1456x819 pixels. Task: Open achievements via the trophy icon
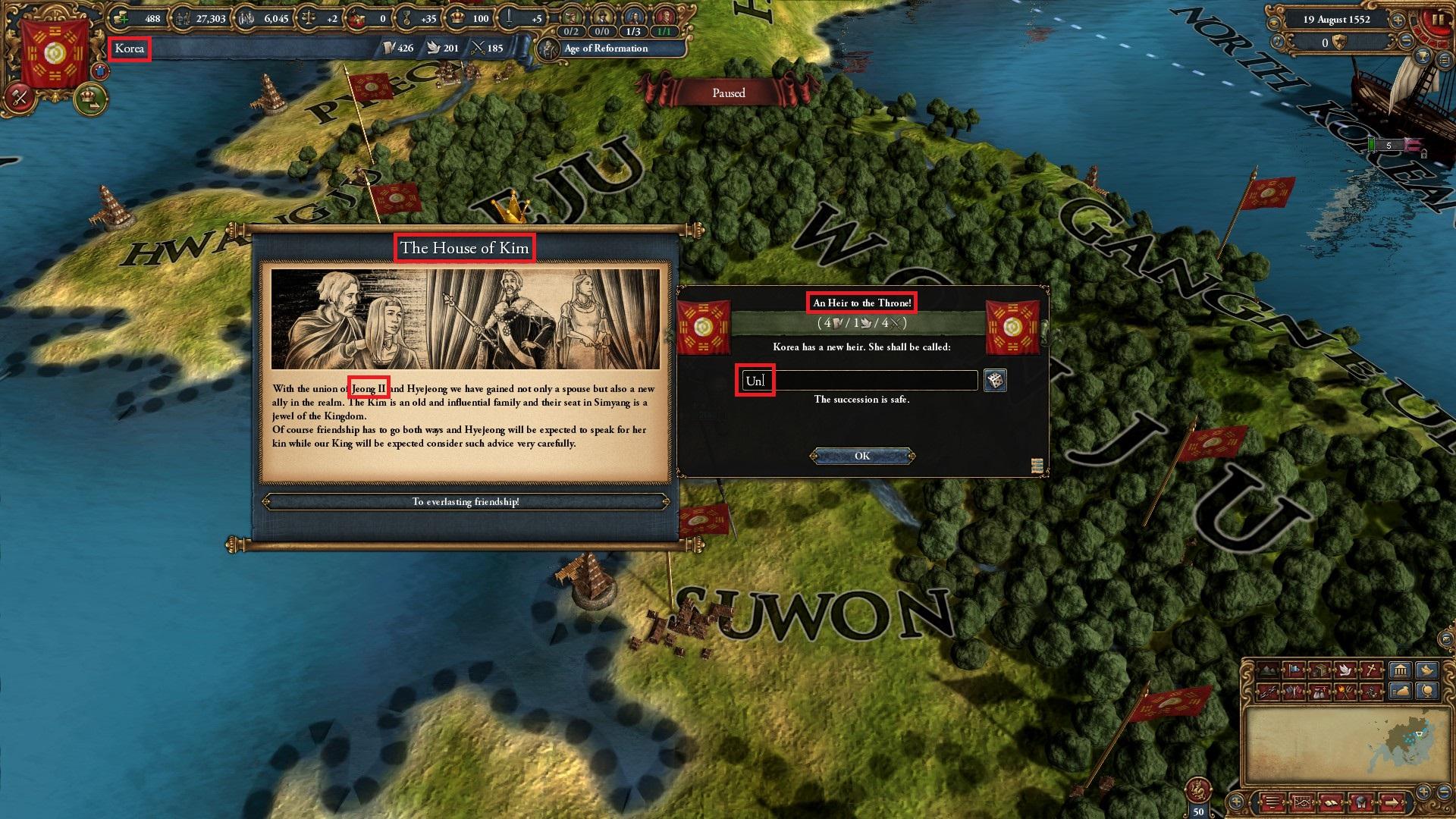coord(1423,56)
